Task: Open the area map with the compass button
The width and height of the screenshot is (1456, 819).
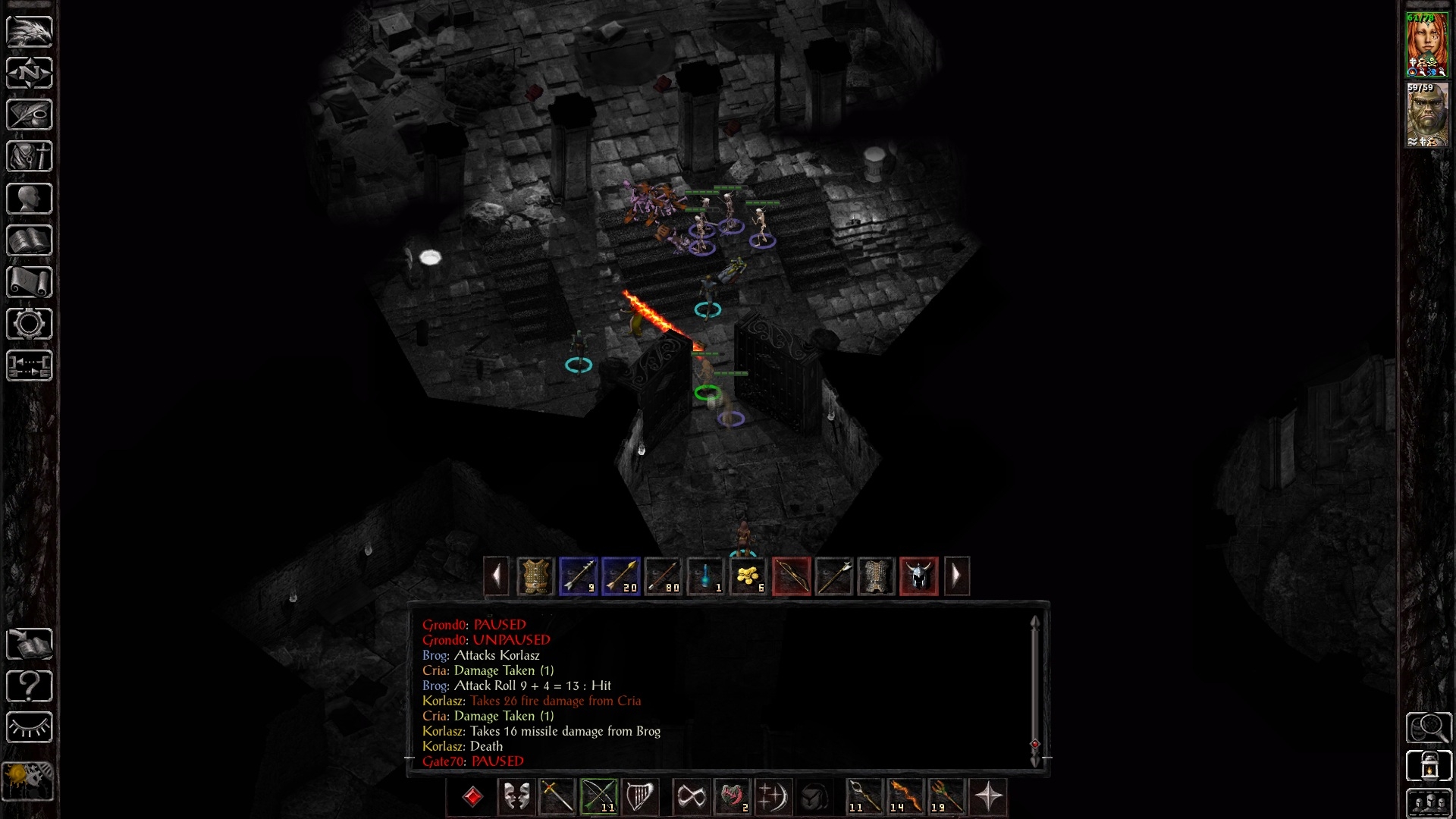Action: (x=30, y=73)
